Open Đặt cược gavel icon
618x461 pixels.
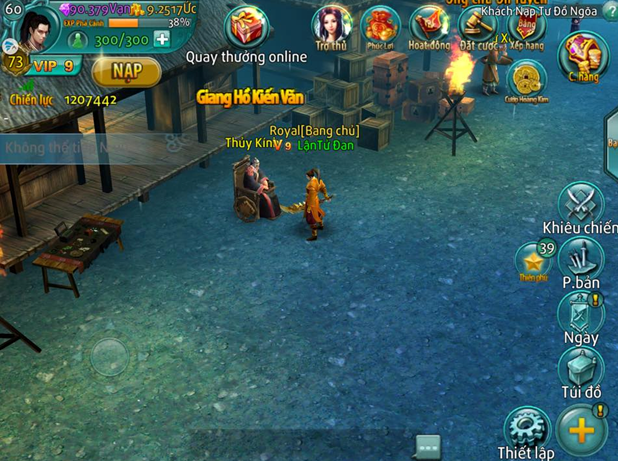(477, 26)
